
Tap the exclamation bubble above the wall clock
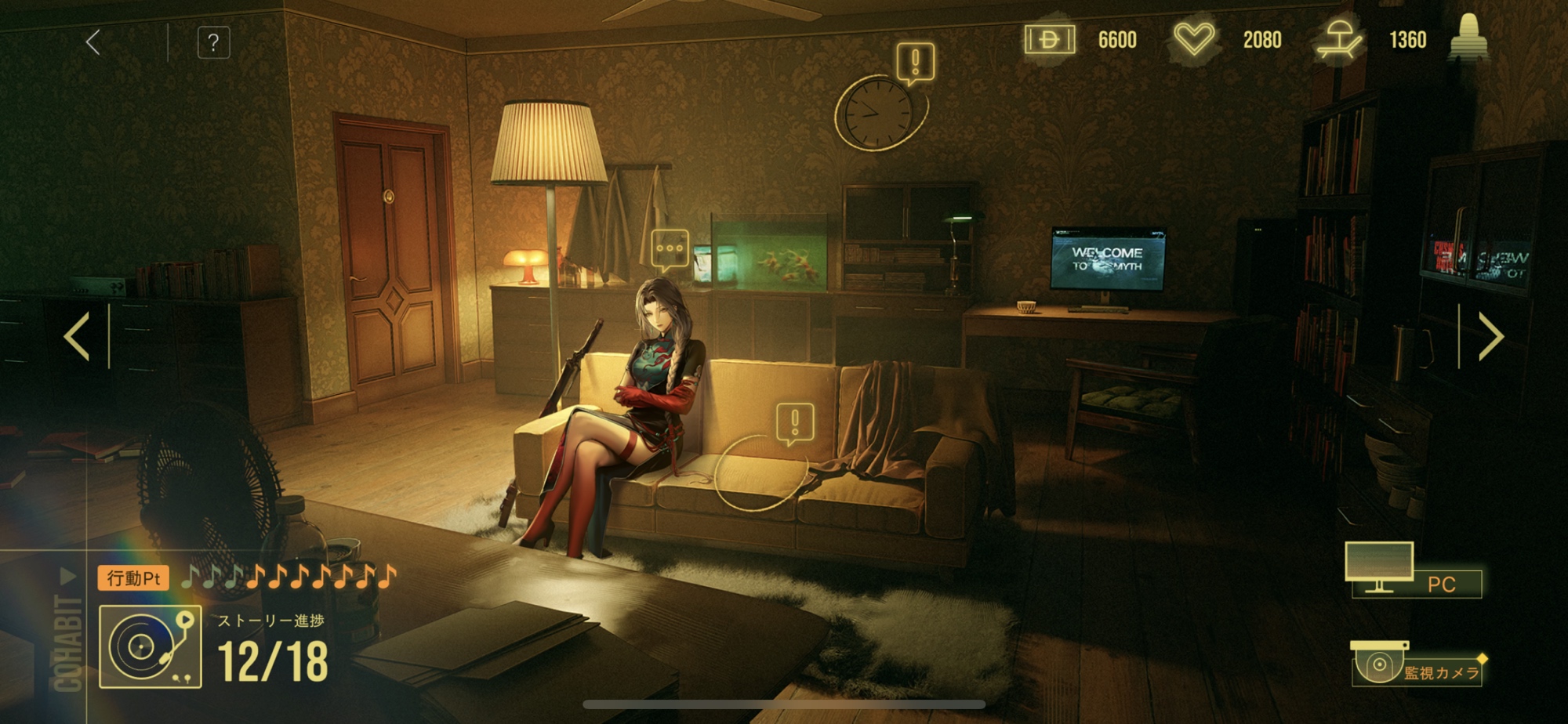[x=915, y=61]
